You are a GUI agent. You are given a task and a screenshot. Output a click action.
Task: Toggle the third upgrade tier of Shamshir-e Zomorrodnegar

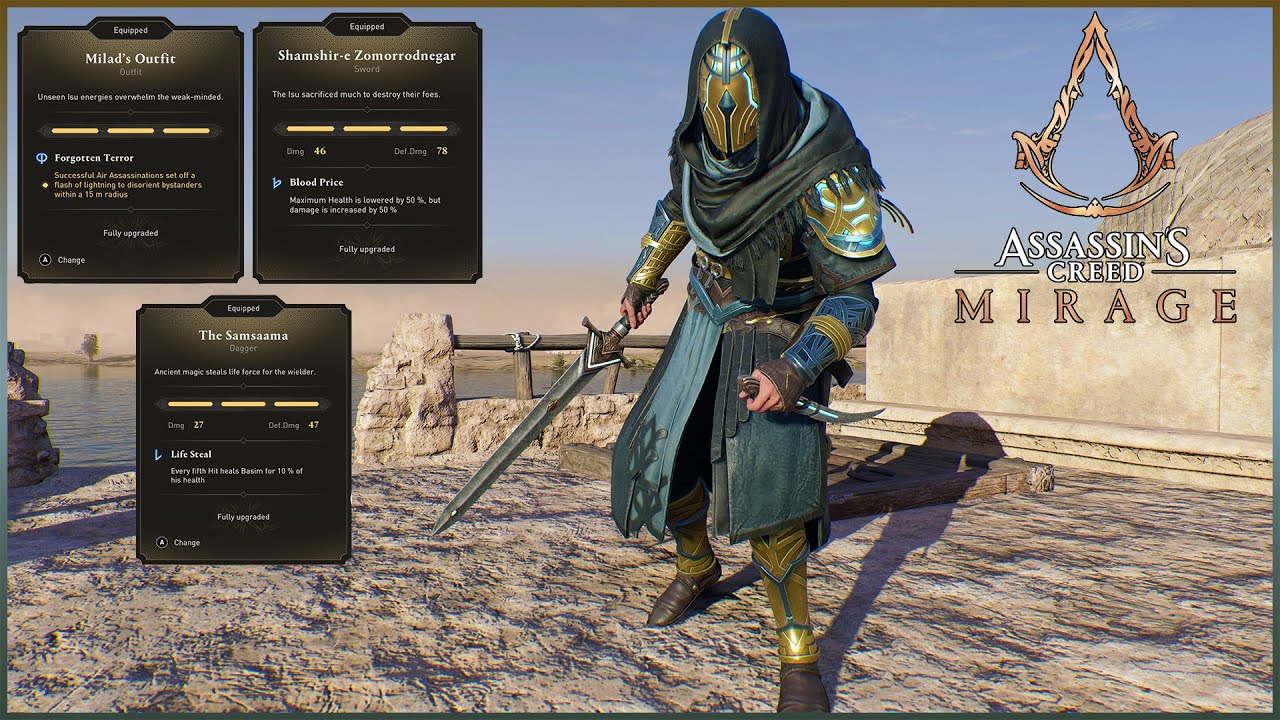tap(422, 127)
